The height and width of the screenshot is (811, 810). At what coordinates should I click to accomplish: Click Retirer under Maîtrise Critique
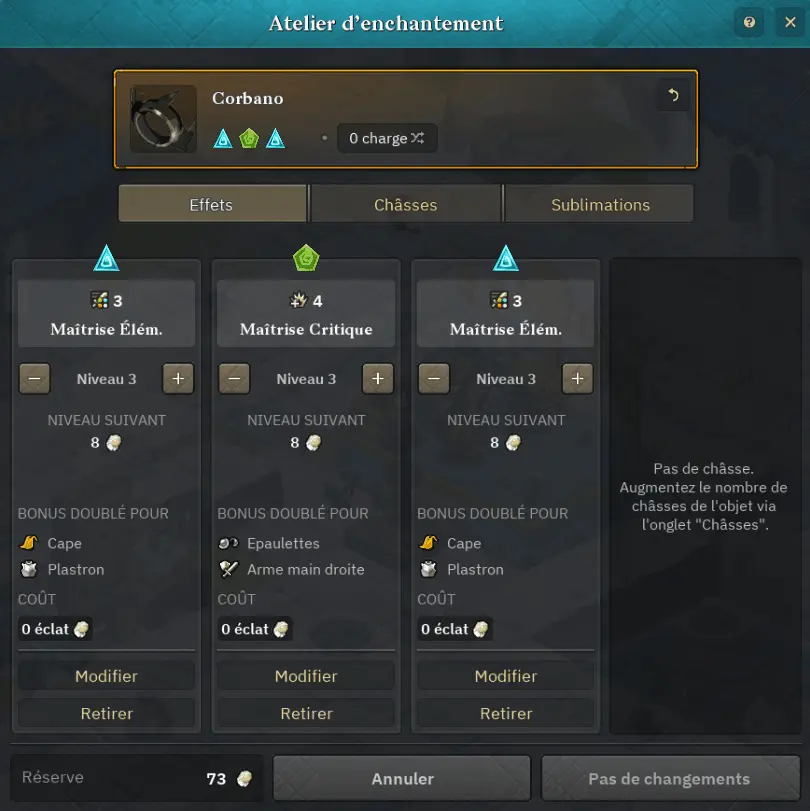[306, 713]
